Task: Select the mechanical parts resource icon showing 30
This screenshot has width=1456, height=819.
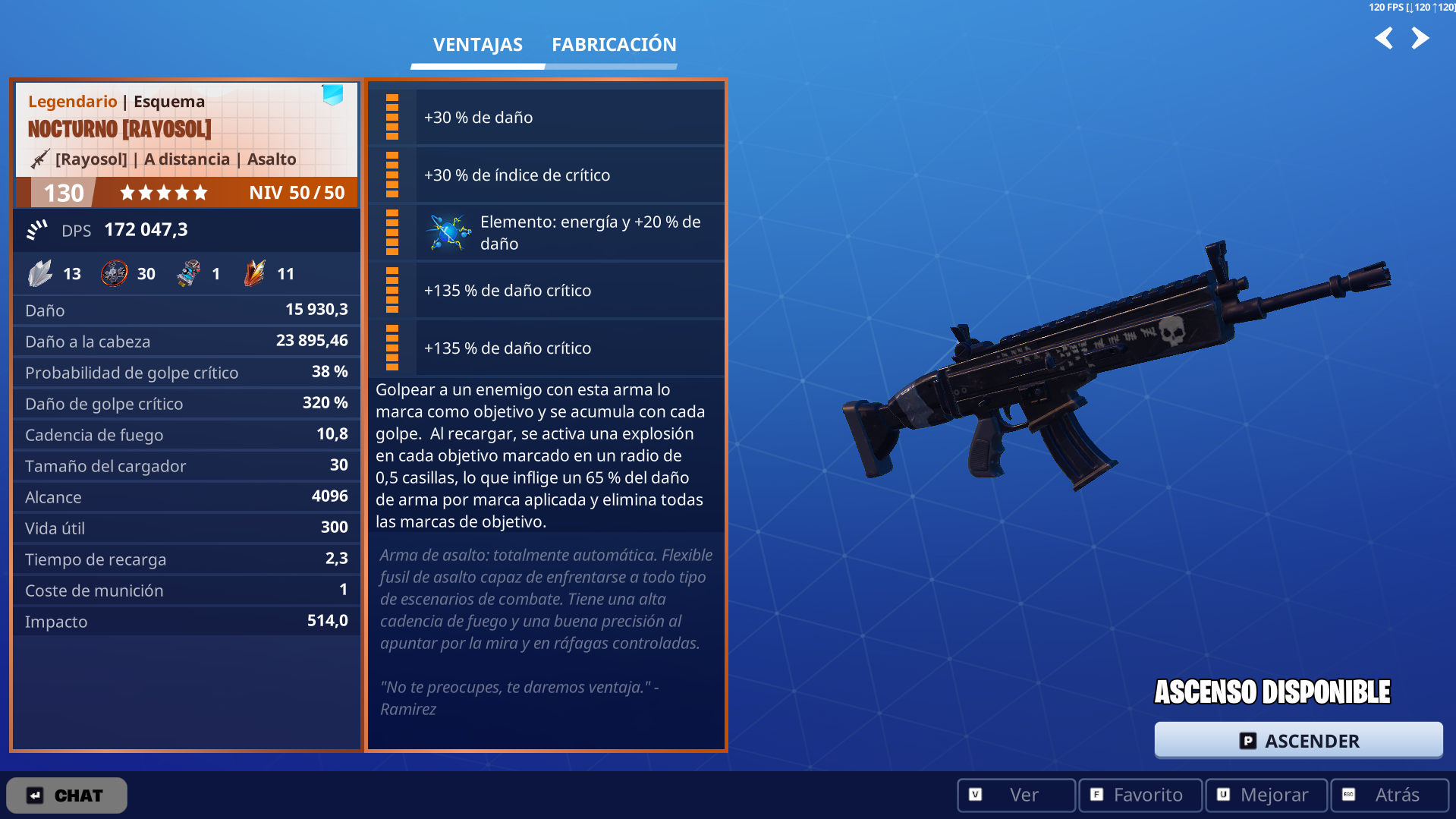Action: click(x=114, y=273)
